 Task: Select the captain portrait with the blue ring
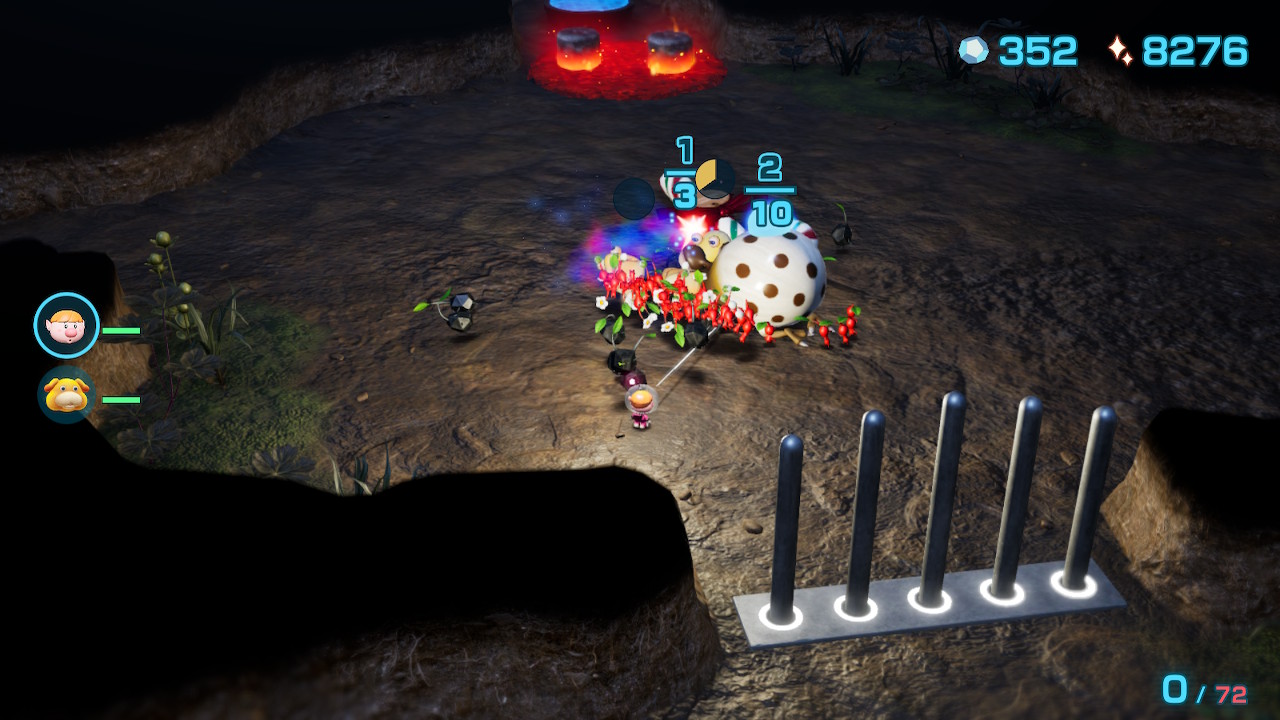pyautogui.click(x=67, y=325)
